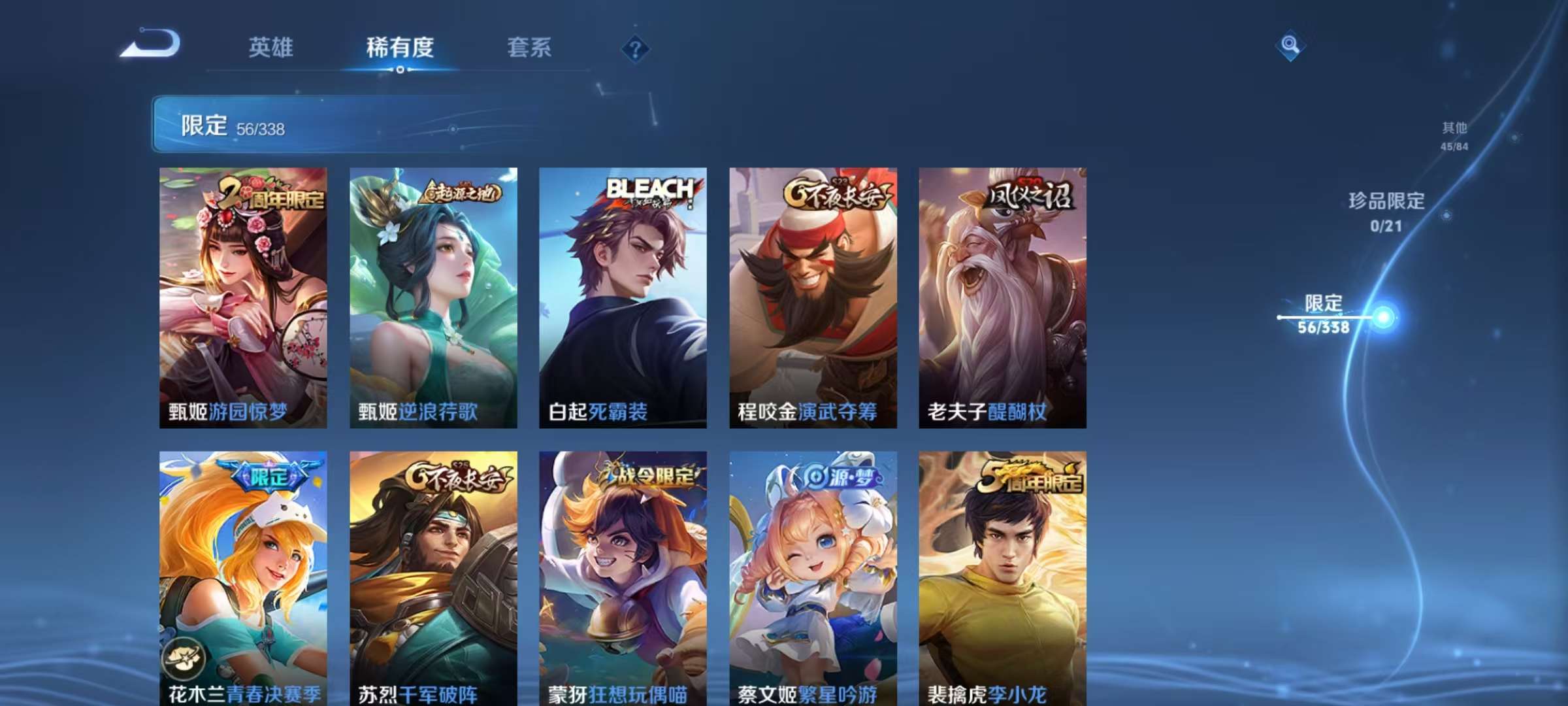Select the 稀有度 tab
The height and width of the screenshot is (706, 1568).
401,47
